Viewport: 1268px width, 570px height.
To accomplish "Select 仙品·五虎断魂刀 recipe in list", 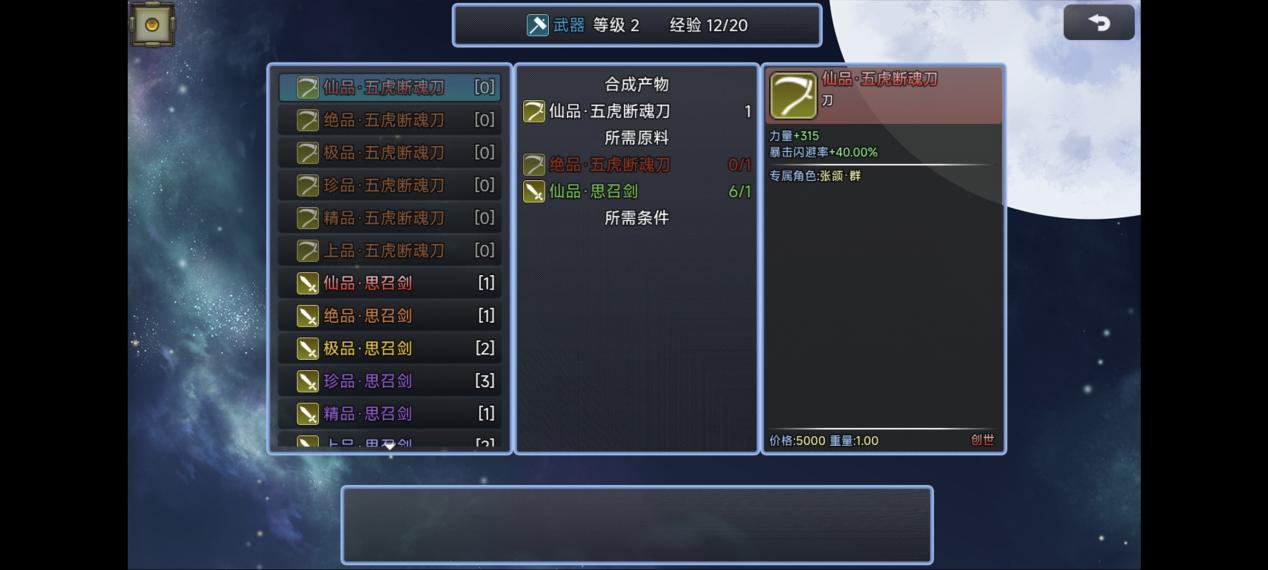I will pos(389,87).
